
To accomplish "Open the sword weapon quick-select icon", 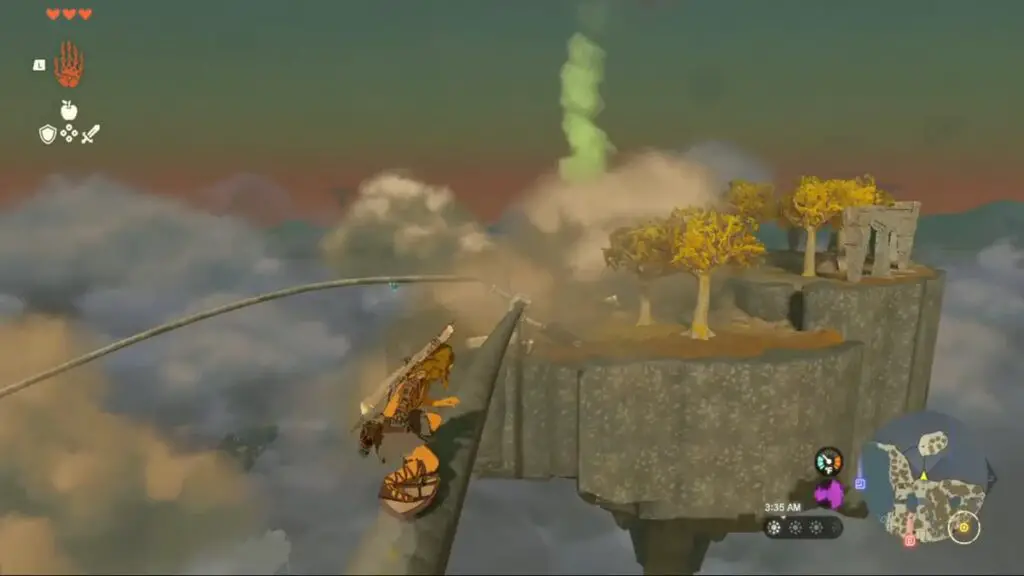I will (90, 134).
